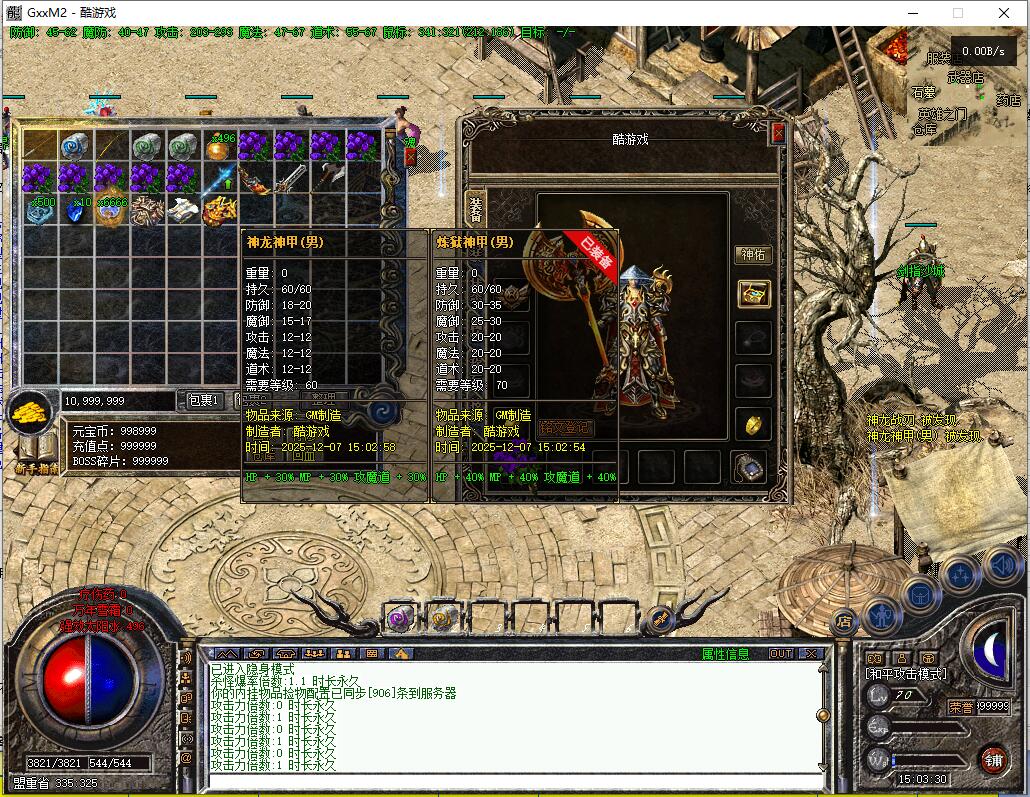The image size is (1030, 797).
Task: Select the item stacked x6666
Action: point(110,210)
